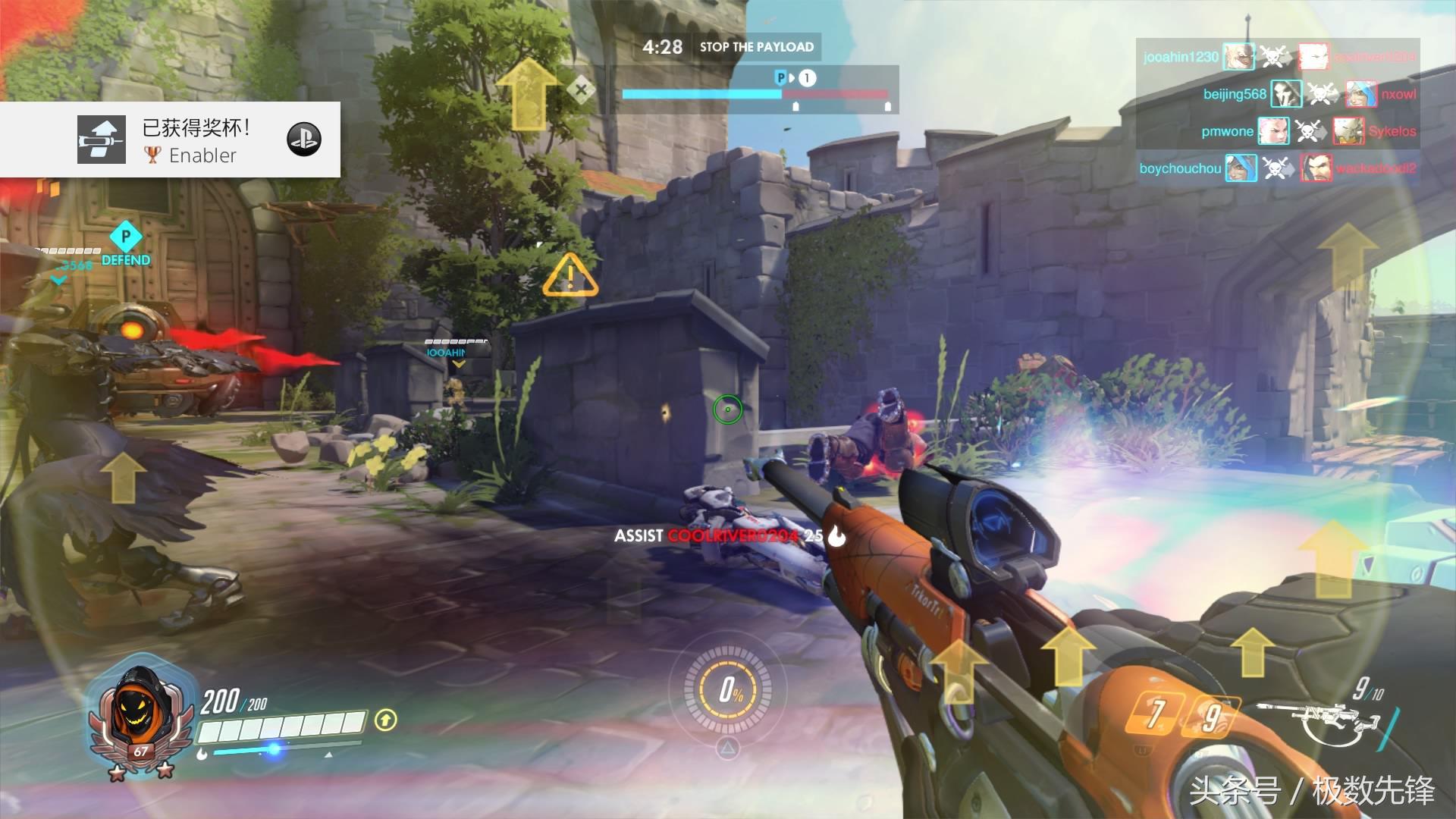Click the ultimate charge meter showing 0%
The image size is (1456, 819).
coord(728,690)
